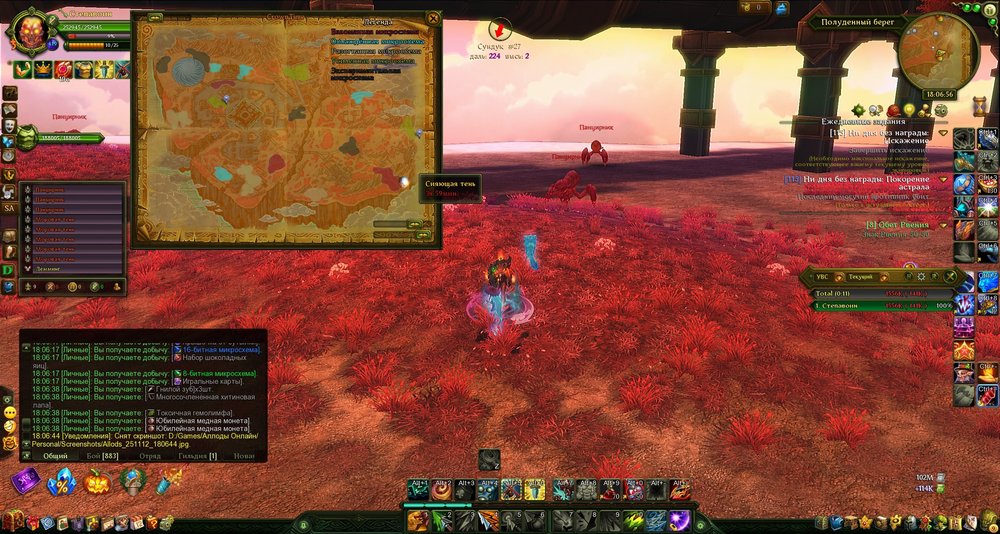Click the player skull portrait

pyautogui.click(x=34, y=33)
